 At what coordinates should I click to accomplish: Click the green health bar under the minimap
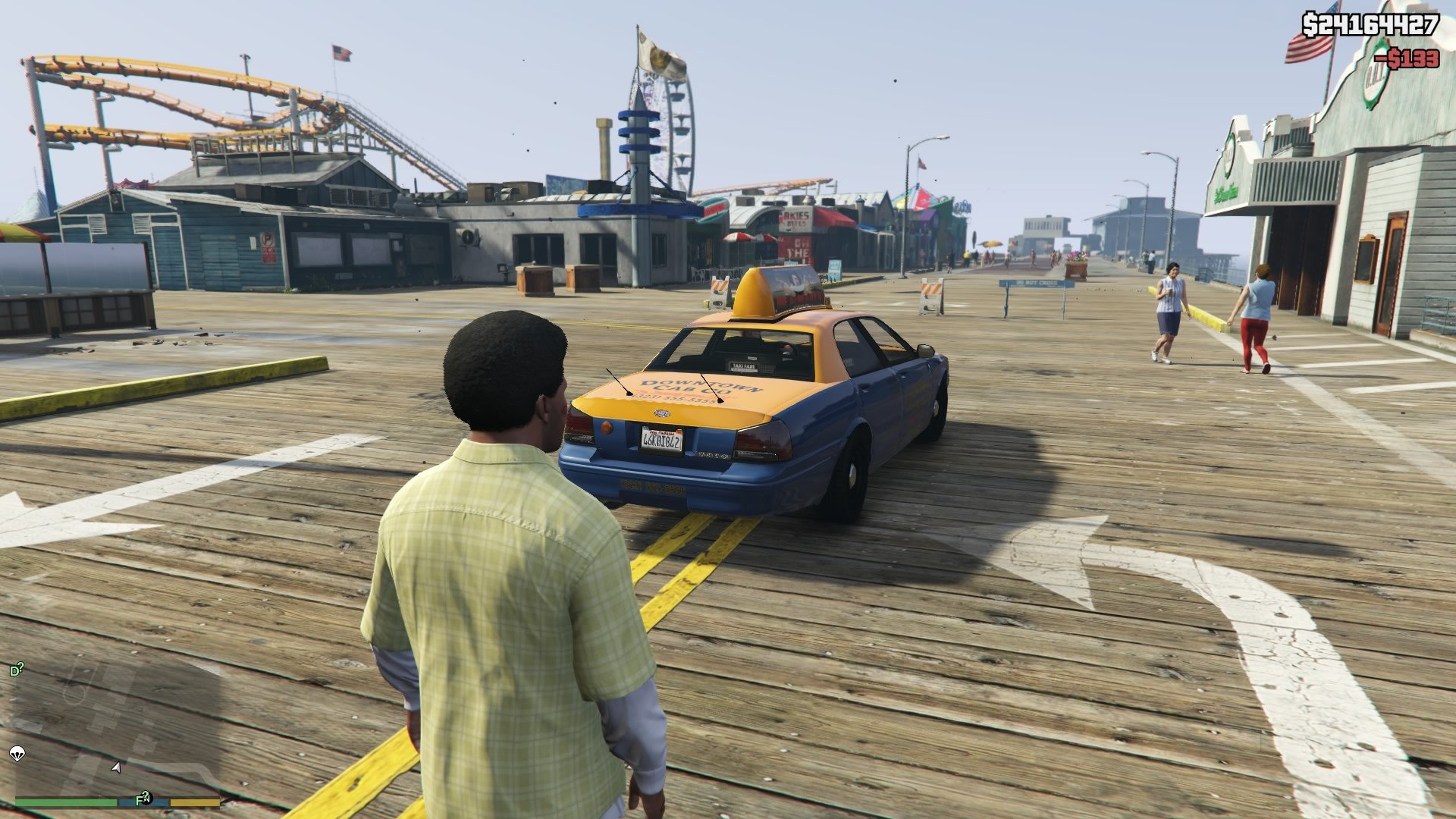[x=64, y=802]
